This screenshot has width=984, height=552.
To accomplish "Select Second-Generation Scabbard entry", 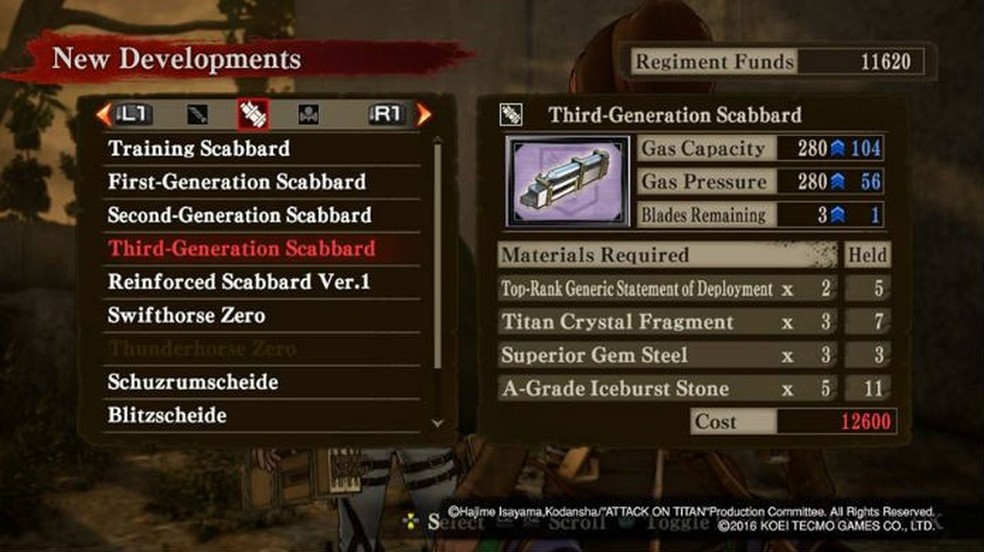I will (239, 215).
